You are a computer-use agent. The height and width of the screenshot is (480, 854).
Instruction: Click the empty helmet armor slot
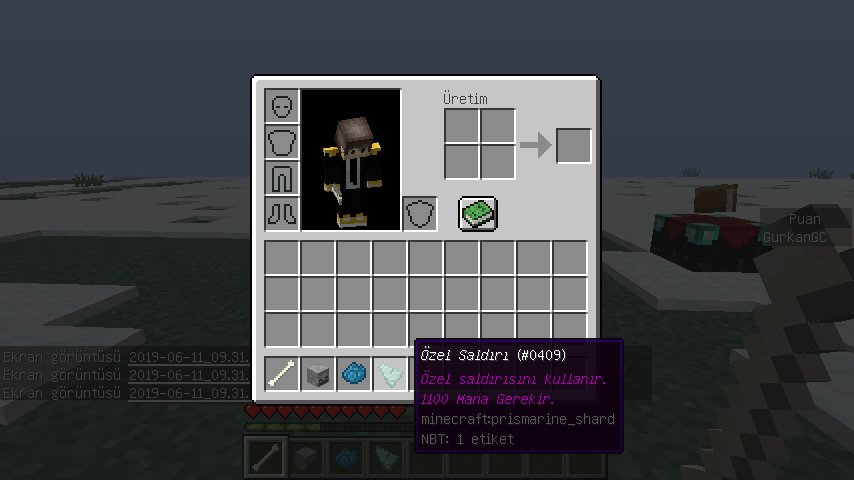click(282, 106)
